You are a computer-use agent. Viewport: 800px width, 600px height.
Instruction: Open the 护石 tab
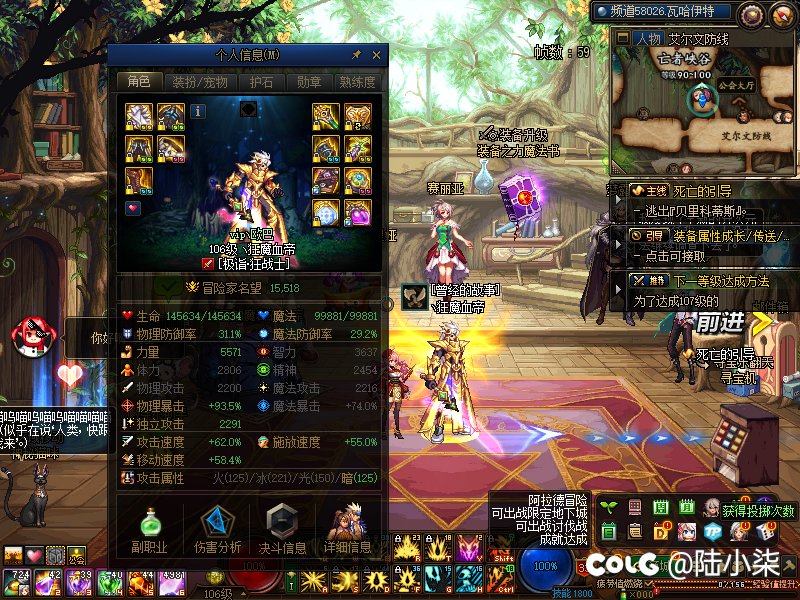point(261,82)
